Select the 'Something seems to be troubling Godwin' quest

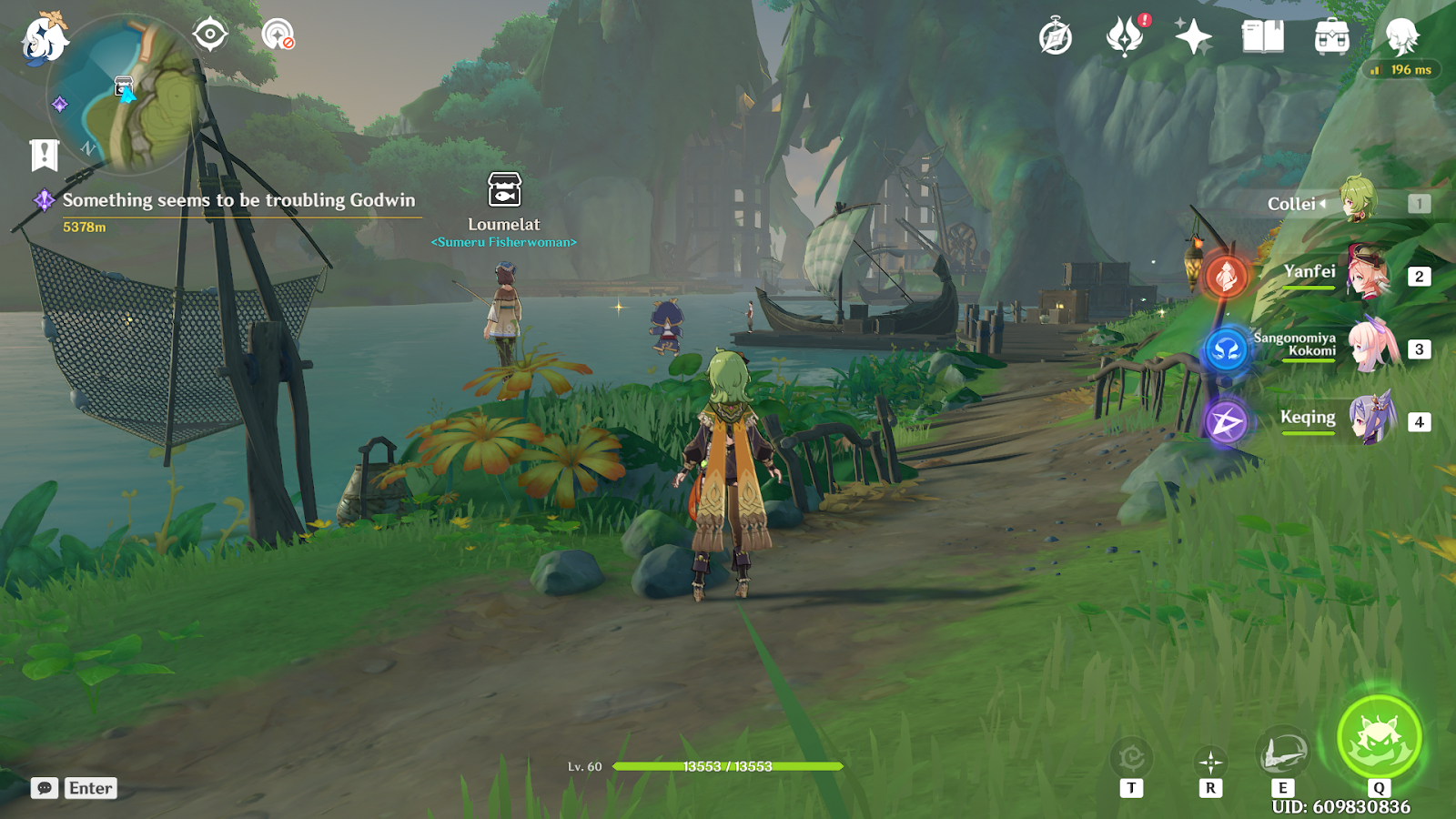coord(238,200)
